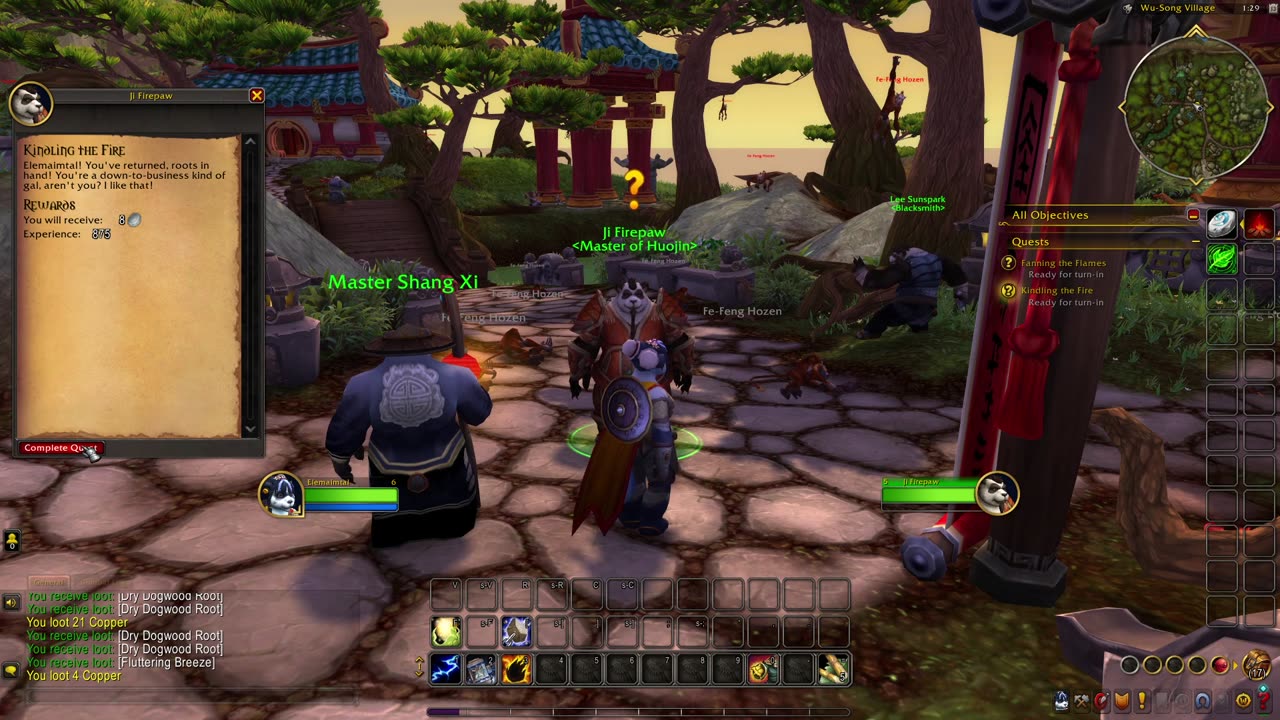This screenshot has width=1280, height=720.
Task: Collapse the All Objectives tracker
Action: tap(1193, 215)
